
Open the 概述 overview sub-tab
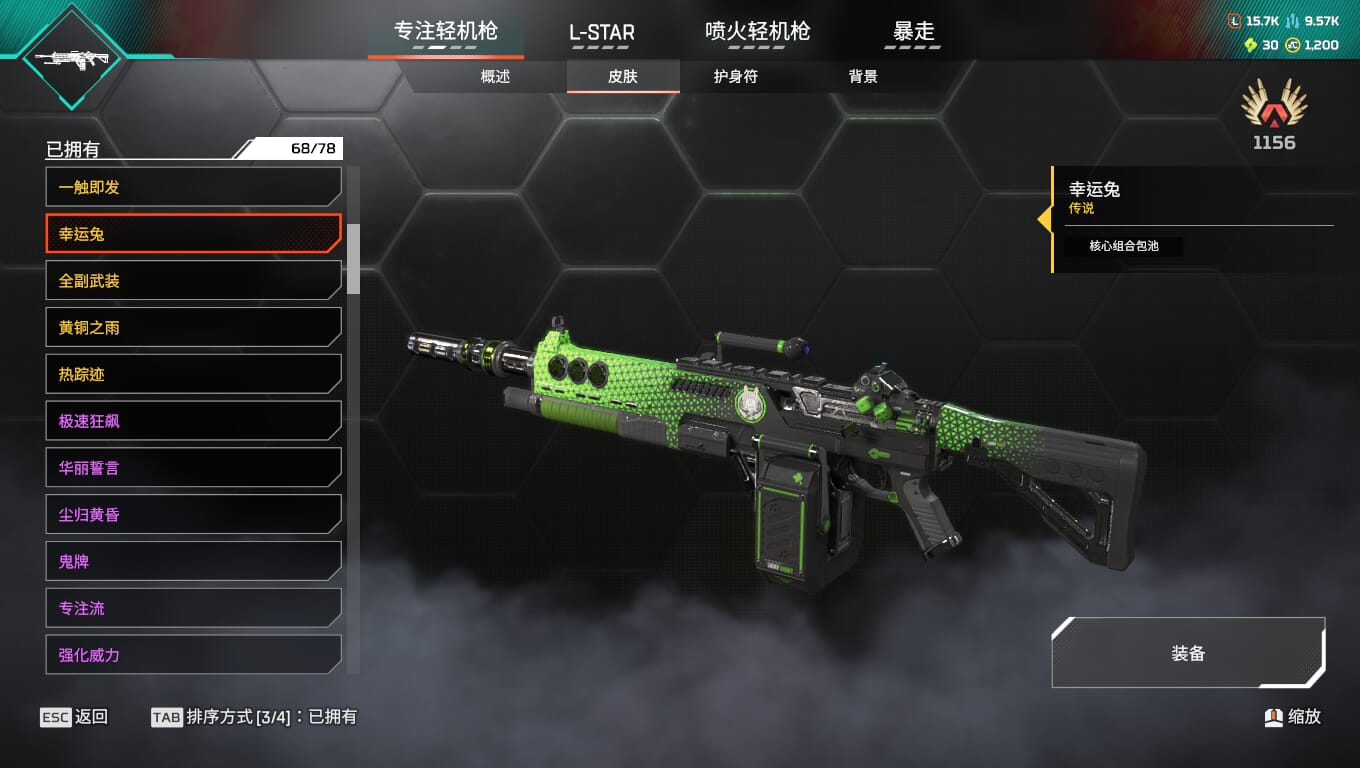[x=495, y=77]
